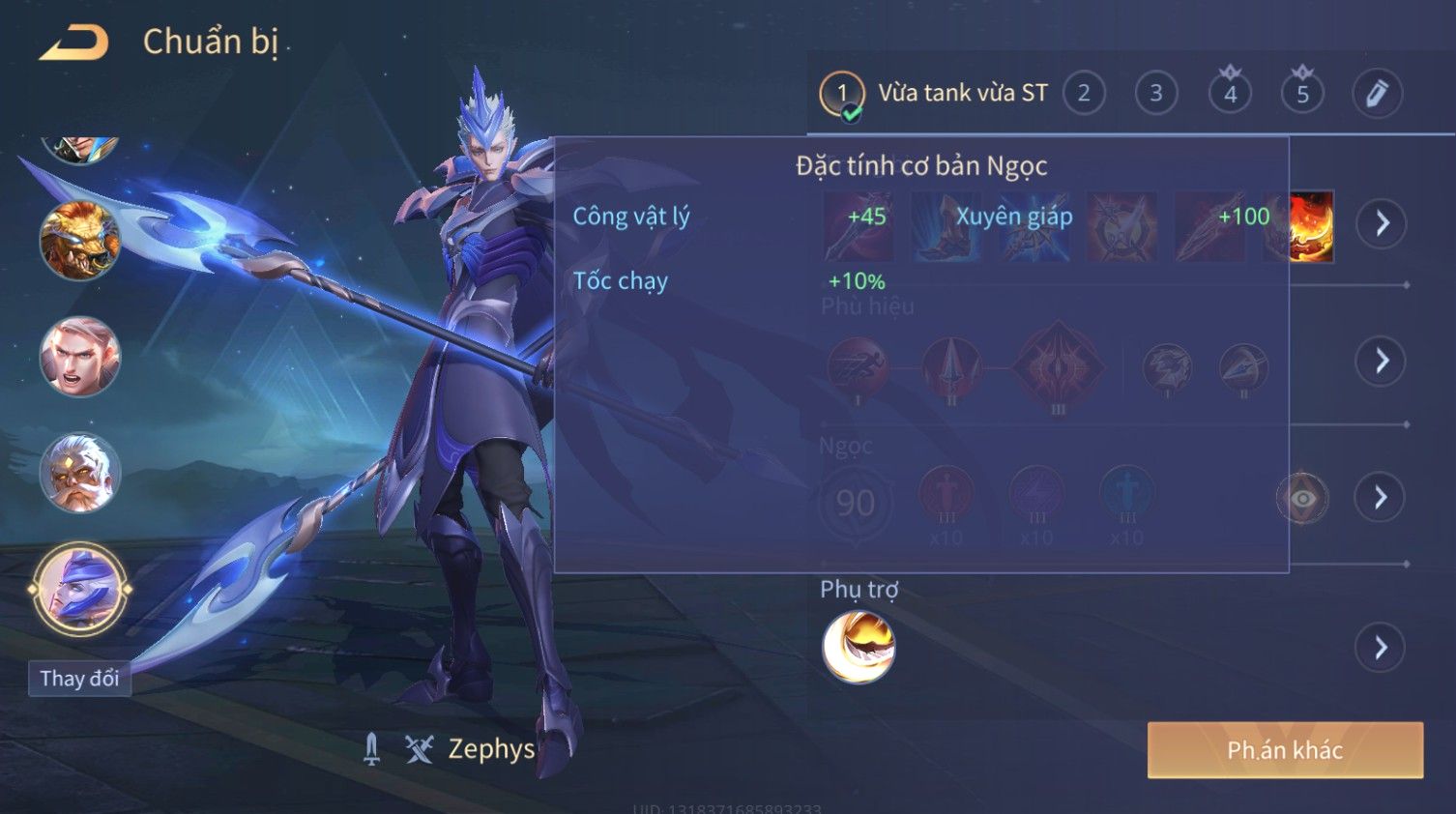Click the "Phán khác" button

tap(1285, 750)
